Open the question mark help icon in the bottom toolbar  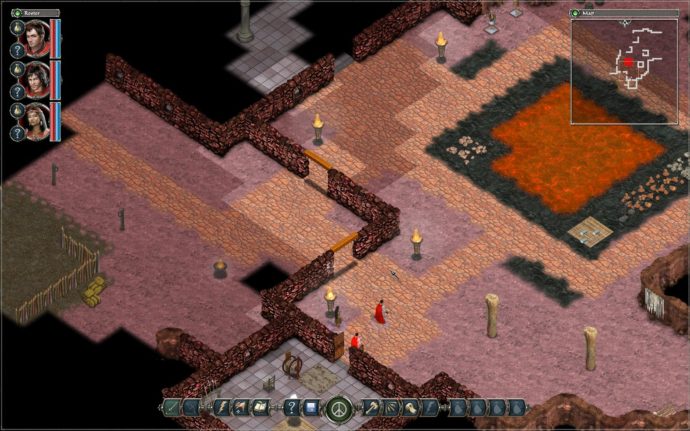291,407
